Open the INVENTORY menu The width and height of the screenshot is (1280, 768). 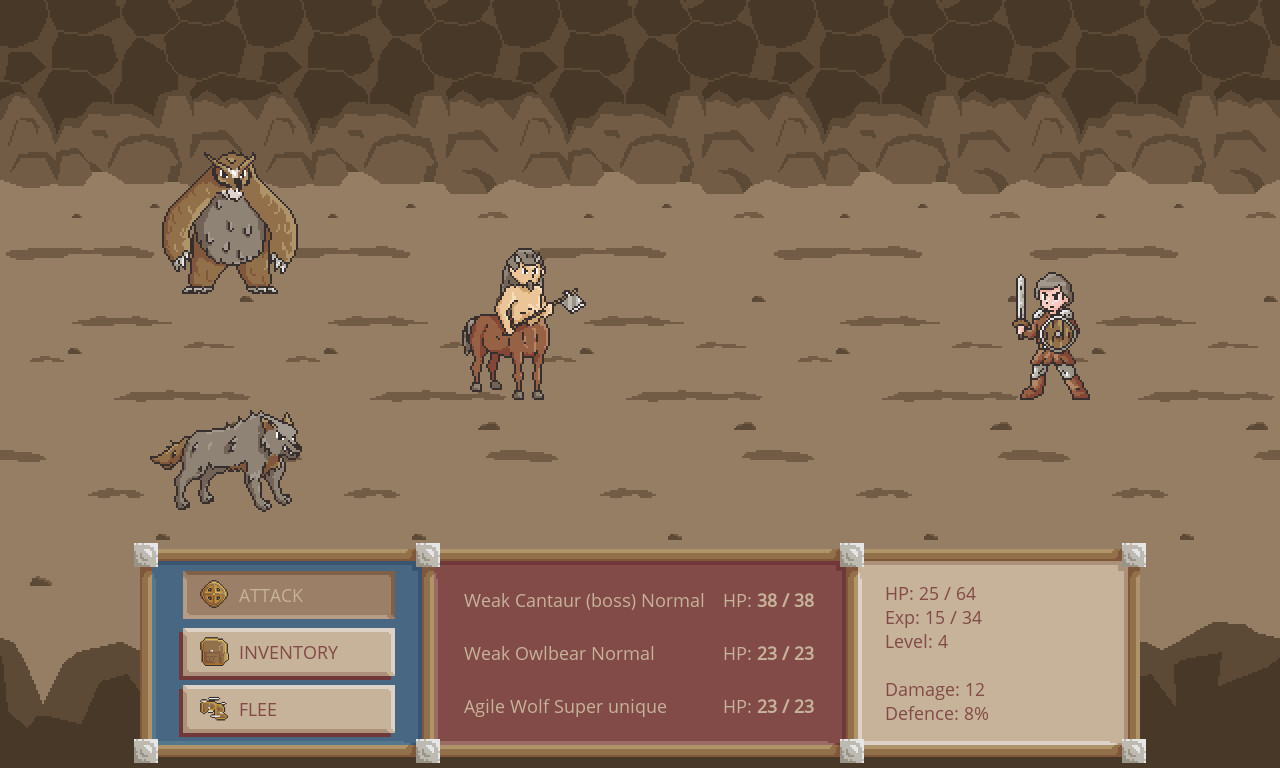coord(288,652)
